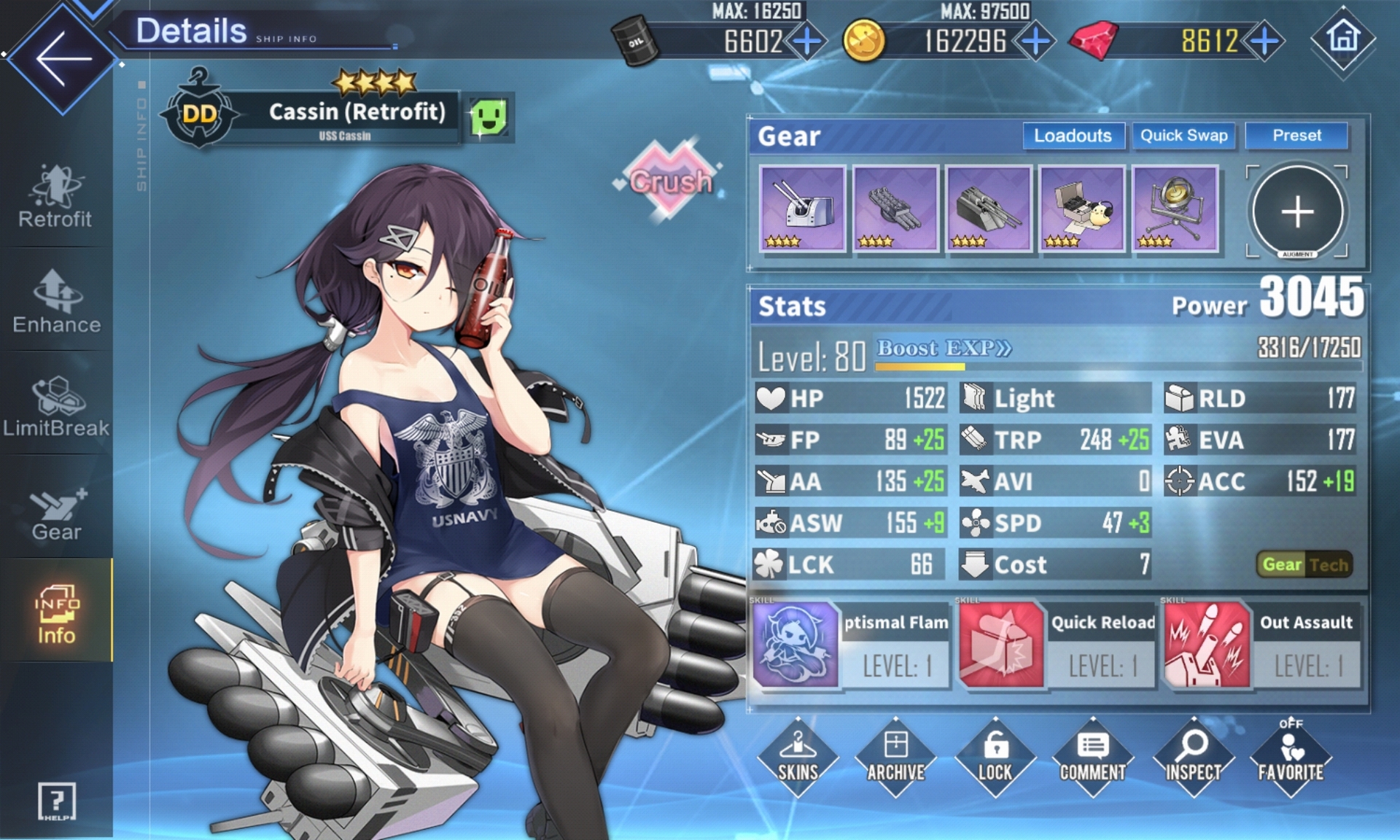This screenshot has height=840, width=1400.
Task: Open gear Loadouts
Action: [1073, 136]
